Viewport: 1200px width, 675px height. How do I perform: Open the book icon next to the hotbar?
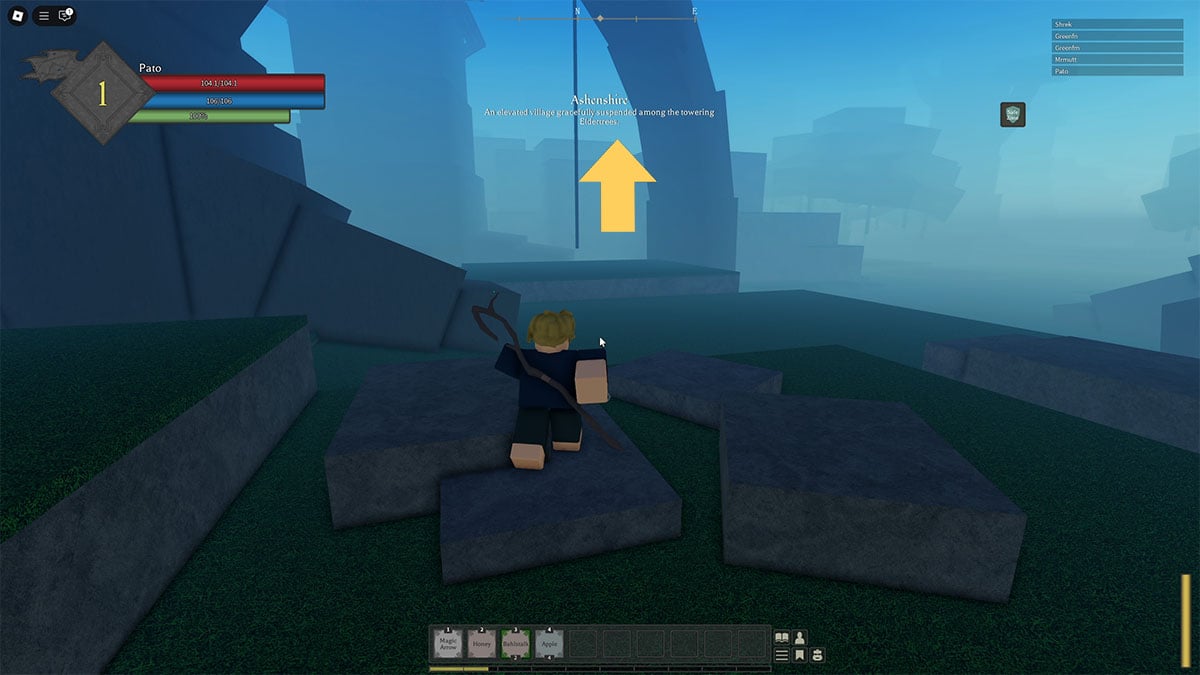(782, 637)
